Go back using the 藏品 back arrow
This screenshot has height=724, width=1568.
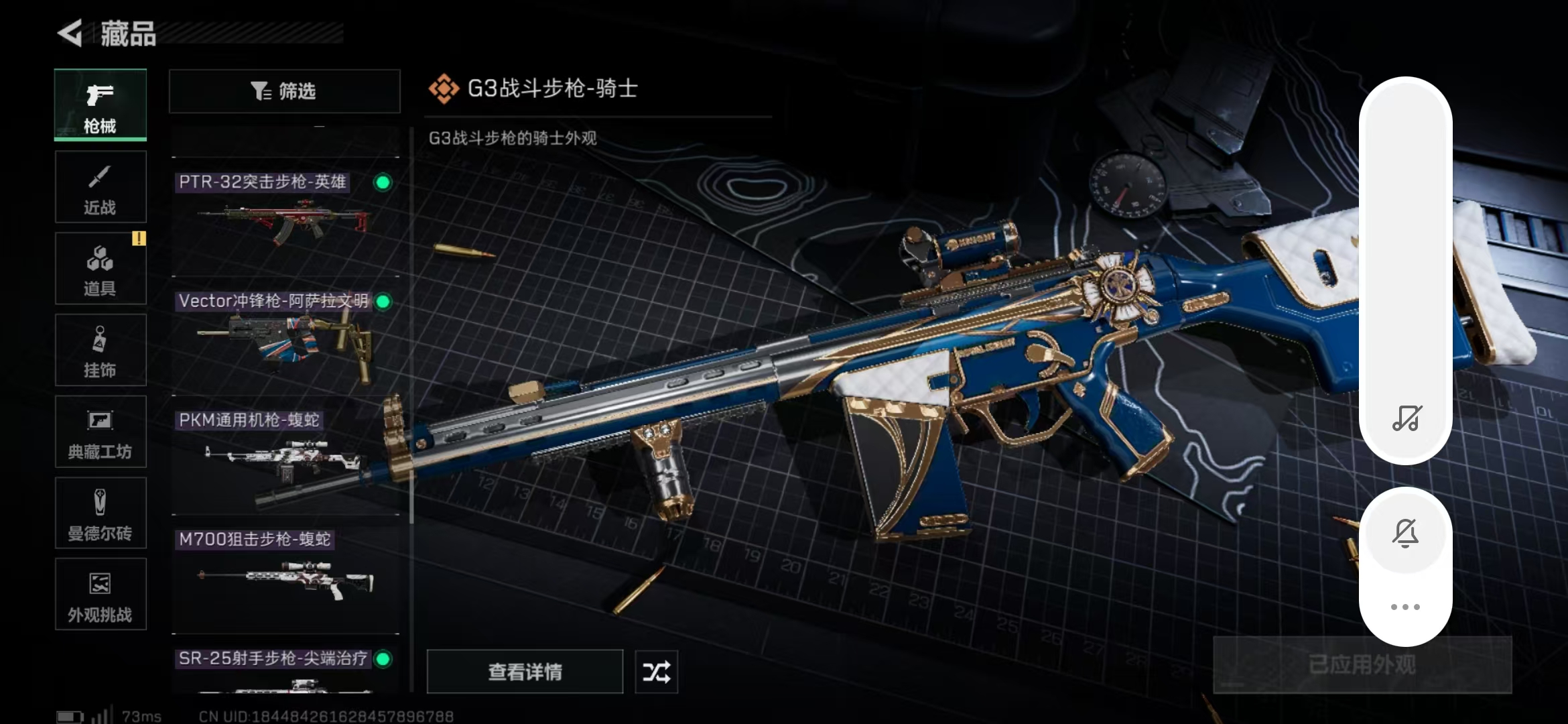(x=72, y=30)
